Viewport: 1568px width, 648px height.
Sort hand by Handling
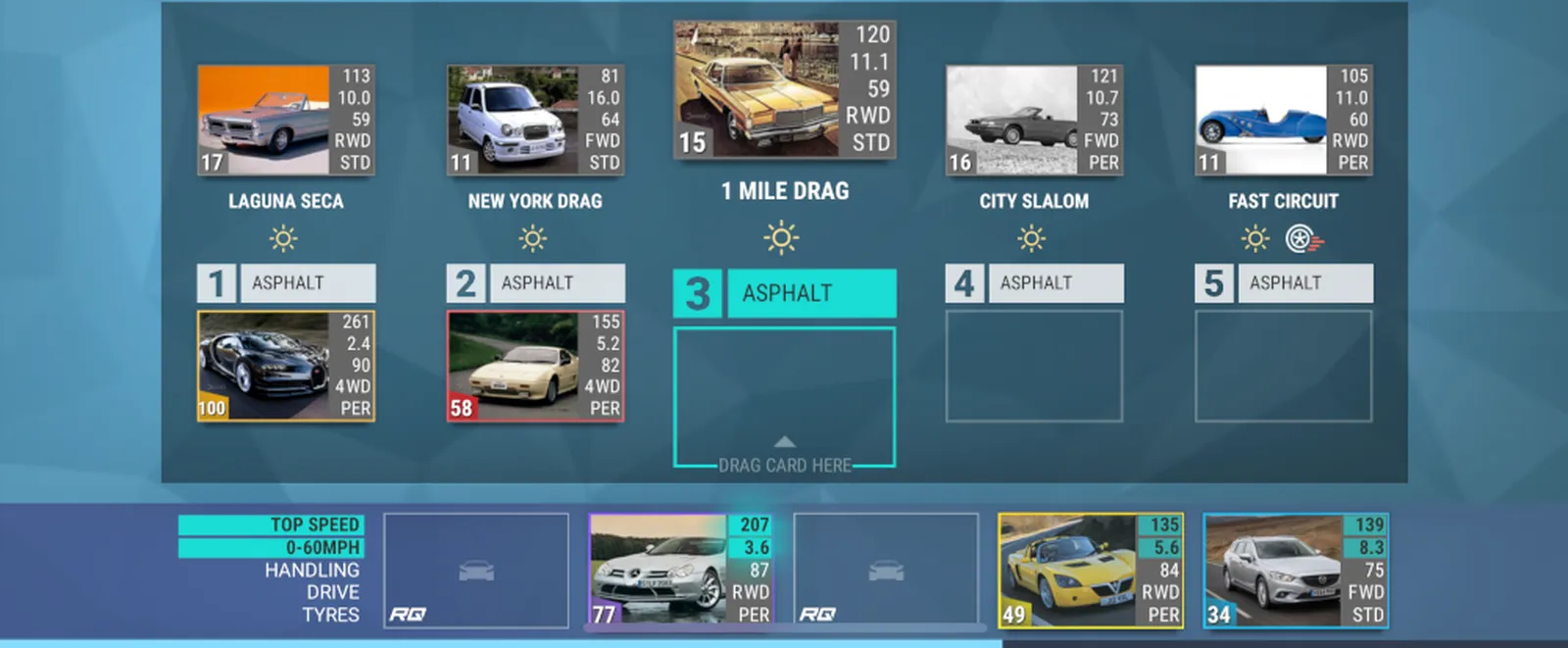(312, 570)
